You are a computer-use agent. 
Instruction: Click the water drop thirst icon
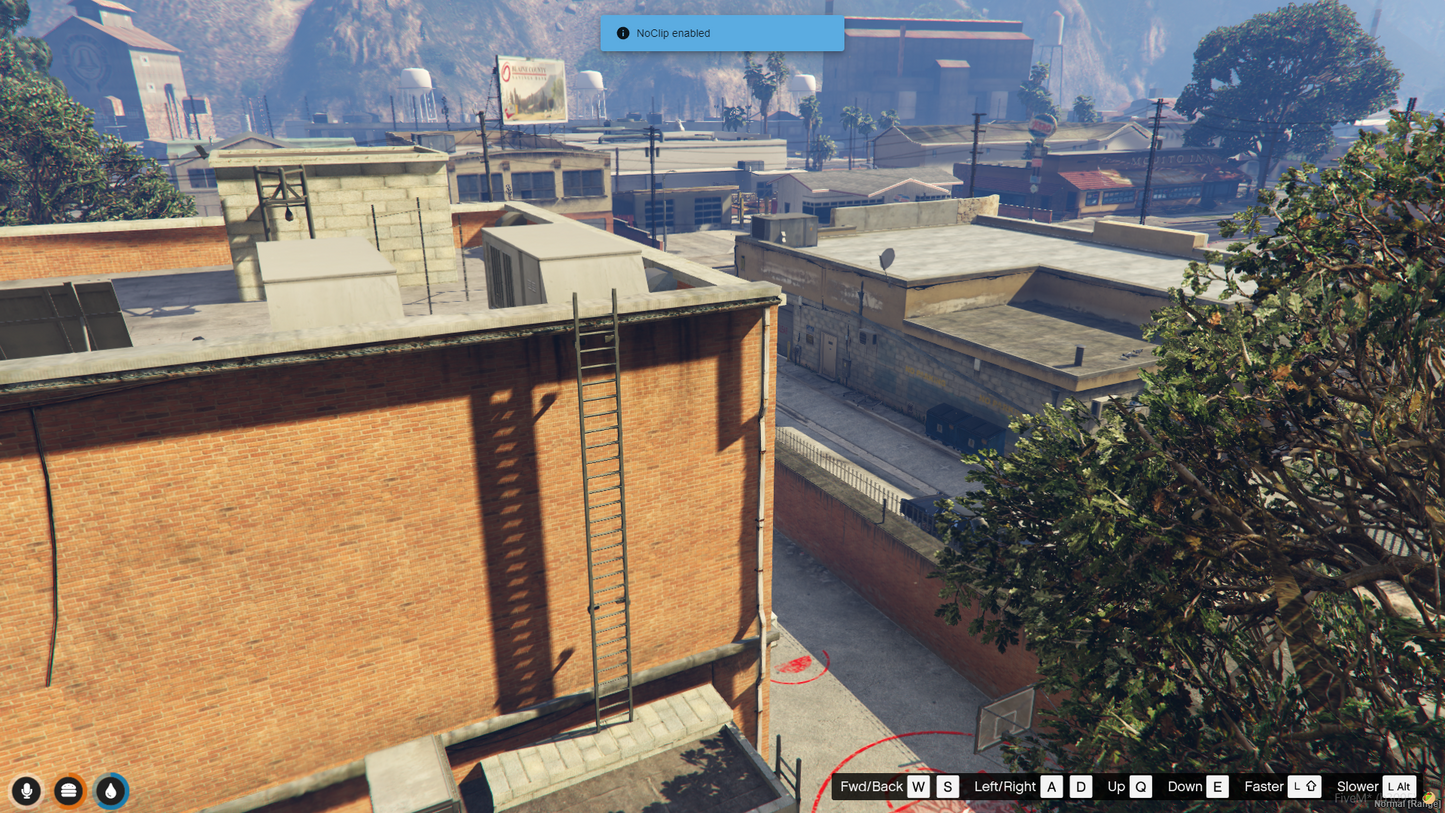[x=111, y=791]
